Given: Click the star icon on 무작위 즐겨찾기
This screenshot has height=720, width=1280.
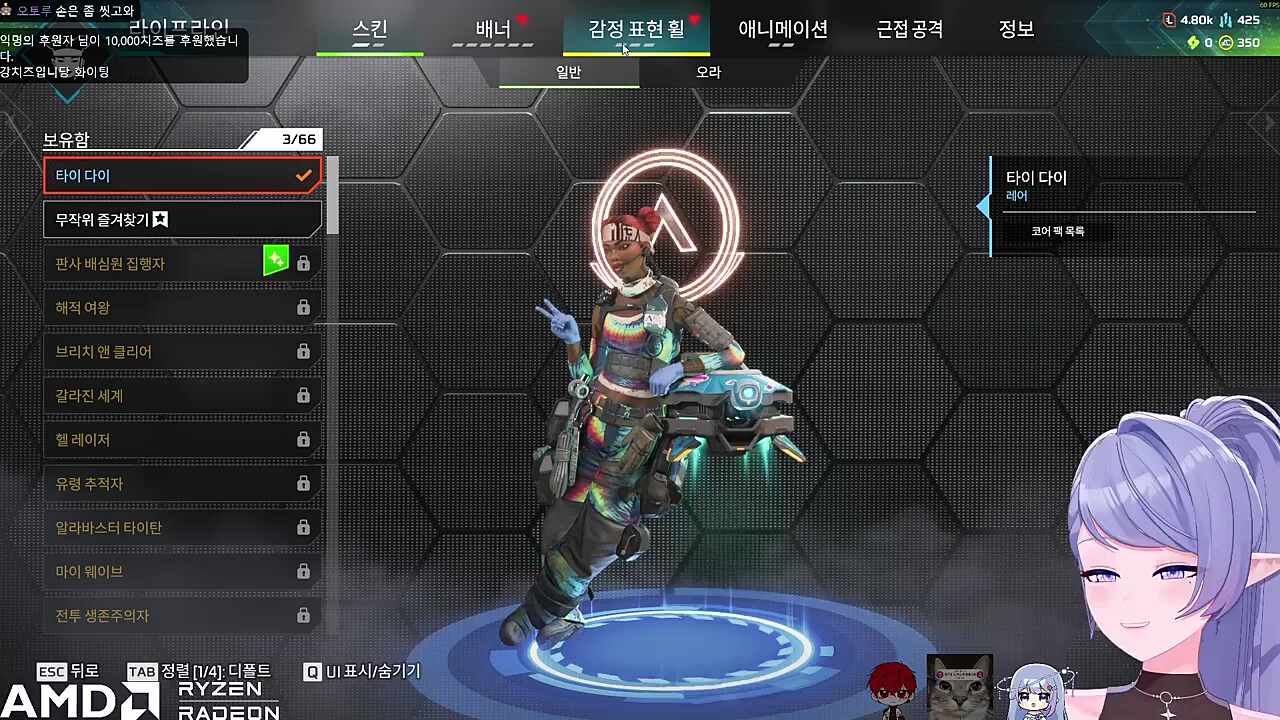Looking at the screenshot, I should click(x=160, y=219).
